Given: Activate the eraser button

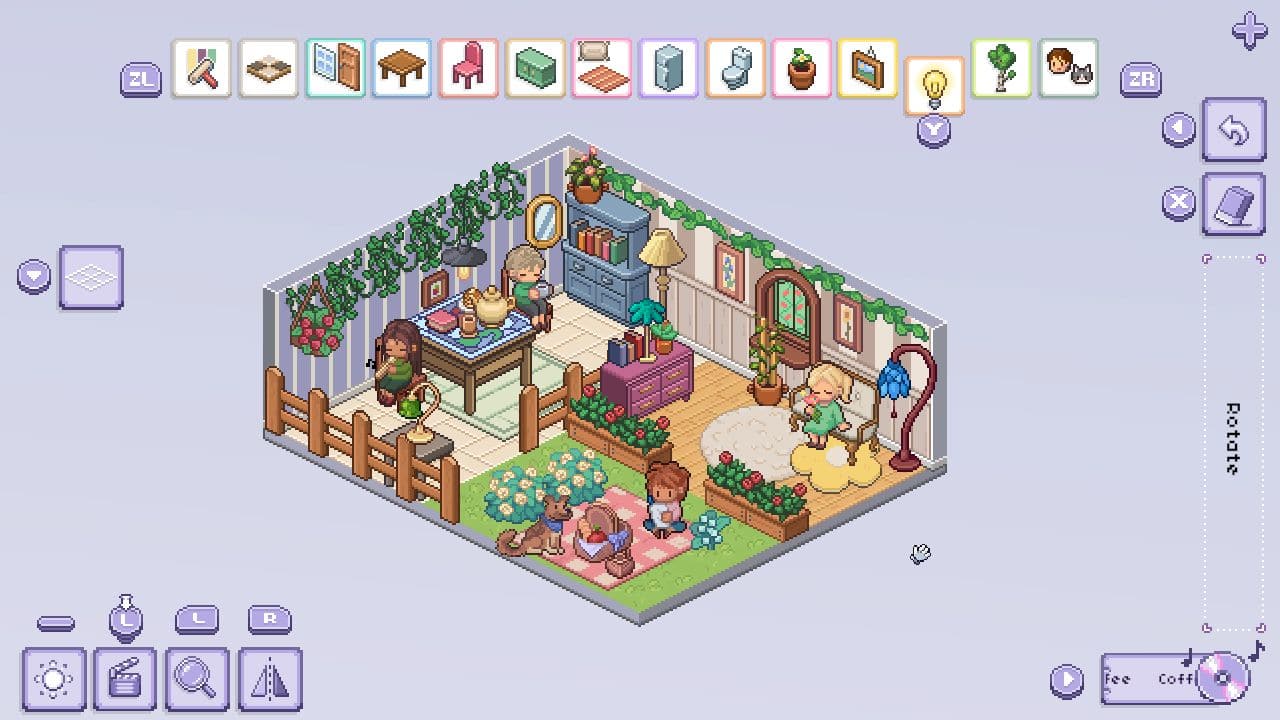Looking at the screenshot, I should [x=1233, y=203].
